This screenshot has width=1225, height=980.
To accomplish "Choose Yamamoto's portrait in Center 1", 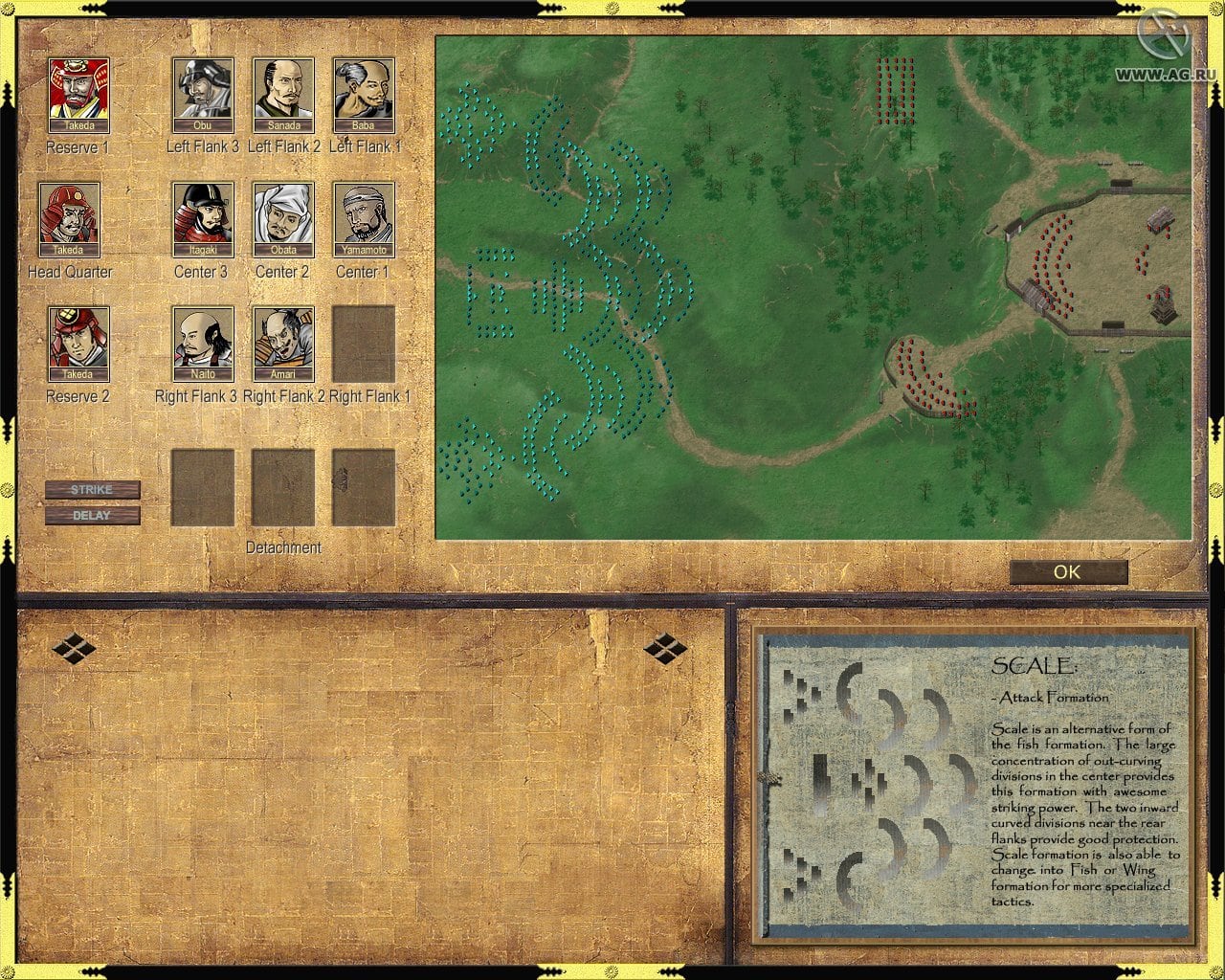I will [x=364, y=219].
